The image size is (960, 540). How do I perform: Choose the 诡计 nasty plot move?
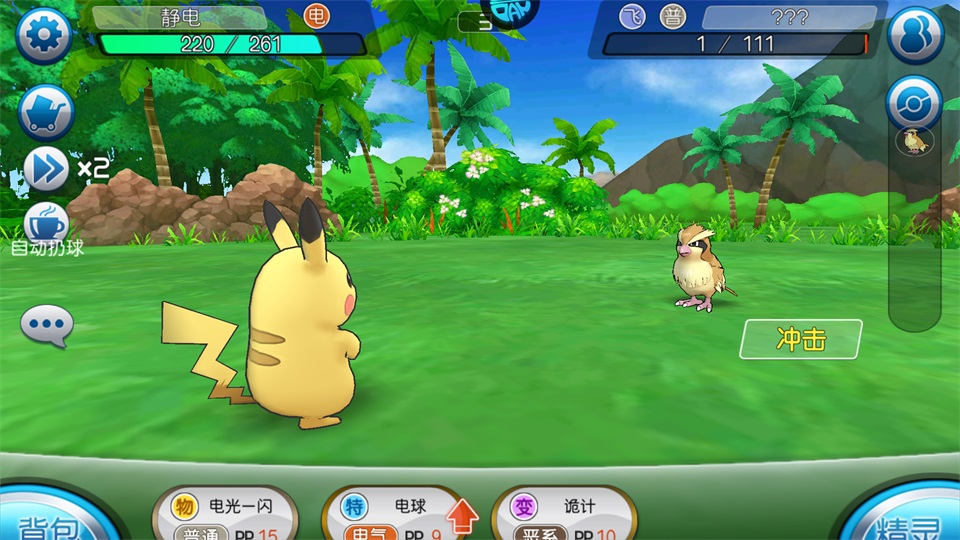click(x=564, y=515)
